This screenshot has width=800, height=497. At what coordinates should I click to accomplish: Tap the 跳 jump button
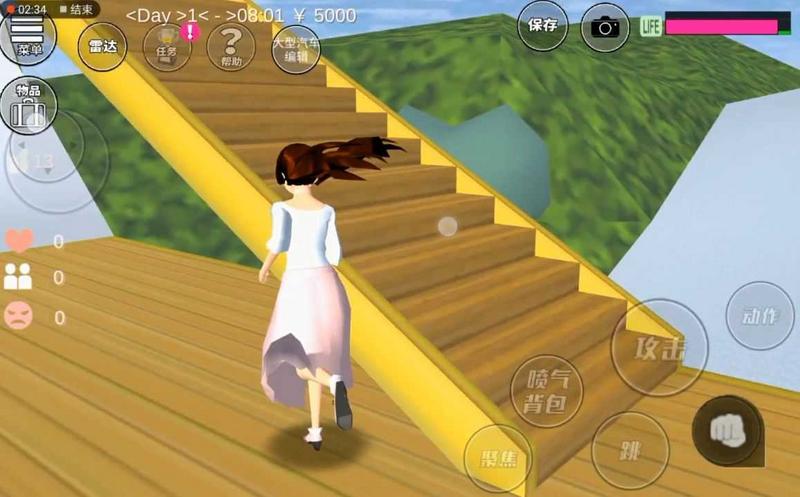pos(630,450)
